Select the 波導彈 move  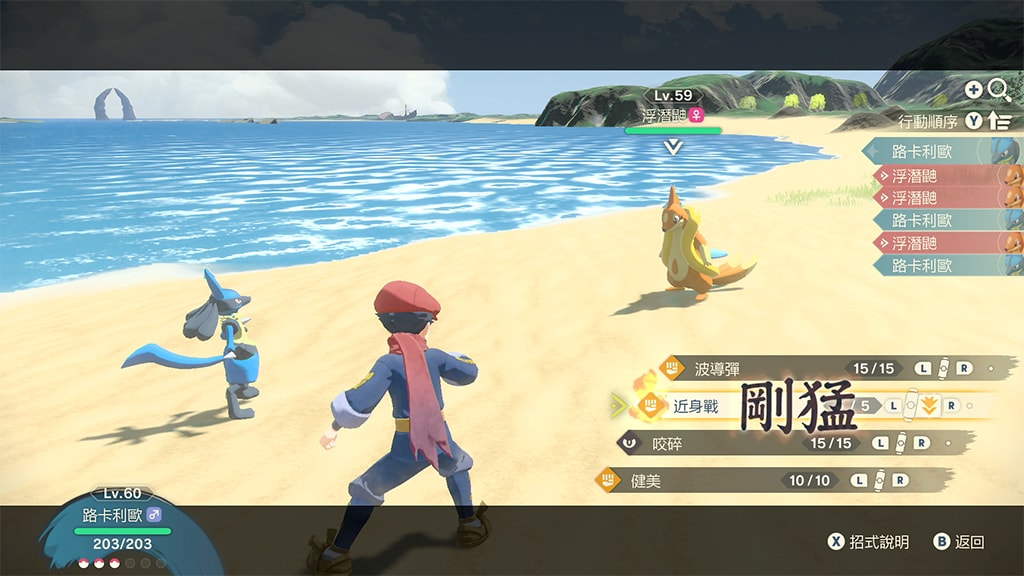718,369
